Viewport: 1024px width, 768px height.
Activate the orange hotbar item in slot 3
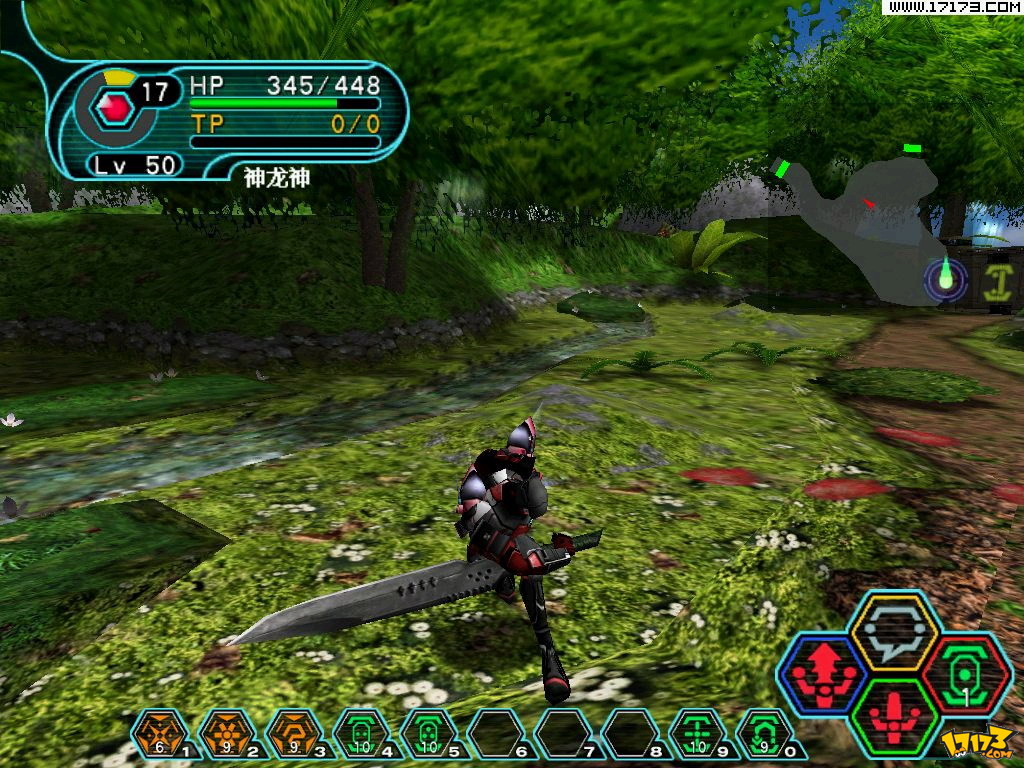(294, 735)
